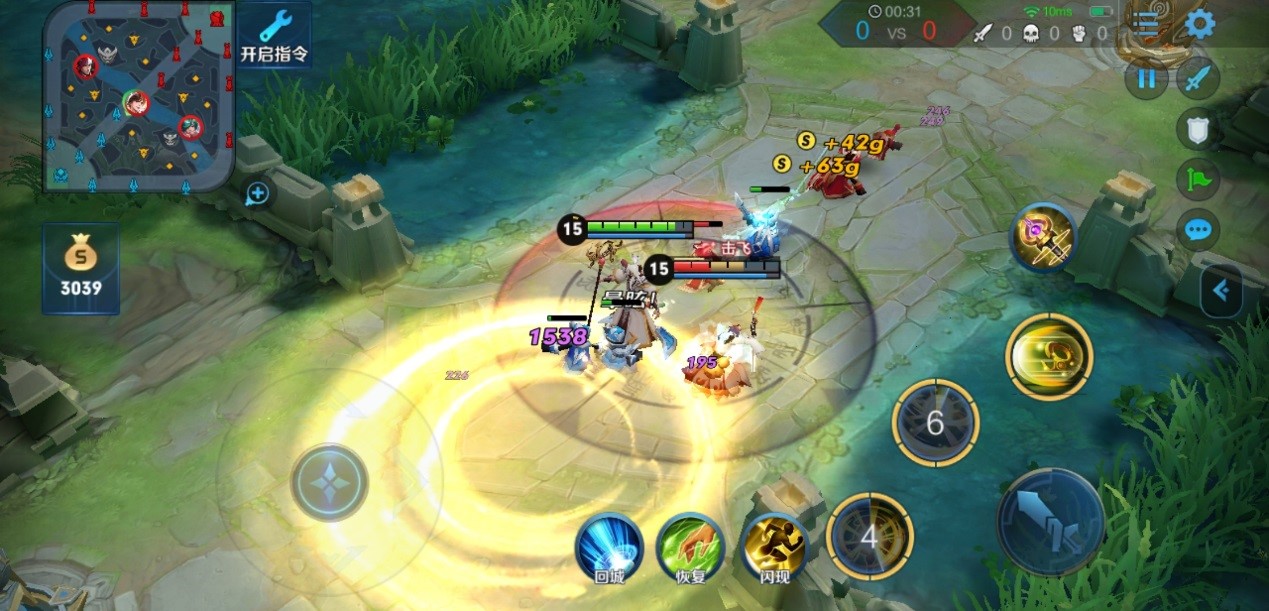This screenshot has width=1269, height=611.
Task: Tap the shield defend signal
Action: click(1197, 129)
